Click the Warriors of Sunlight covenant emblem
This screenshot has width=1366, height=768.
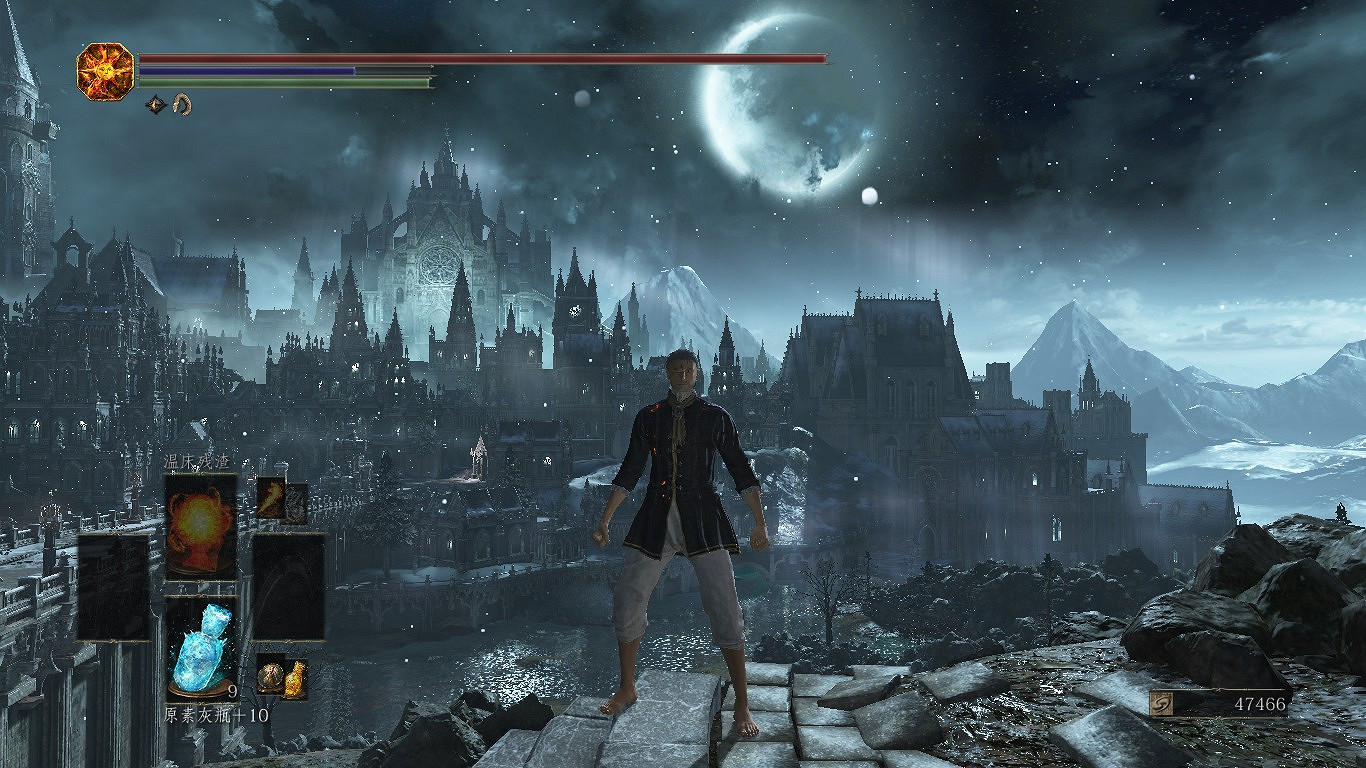click(x=105, y=71)
